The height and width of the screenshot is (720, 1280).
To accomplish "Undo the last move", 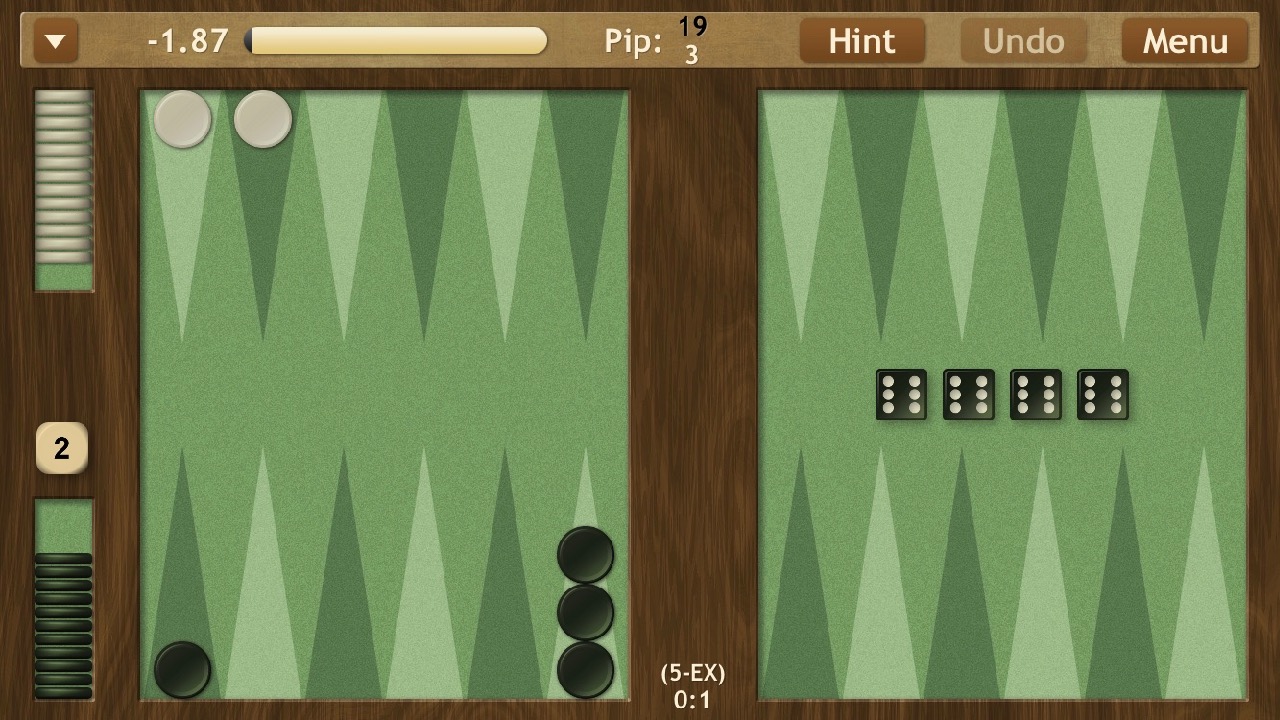I will click(x=1023, y=41).
